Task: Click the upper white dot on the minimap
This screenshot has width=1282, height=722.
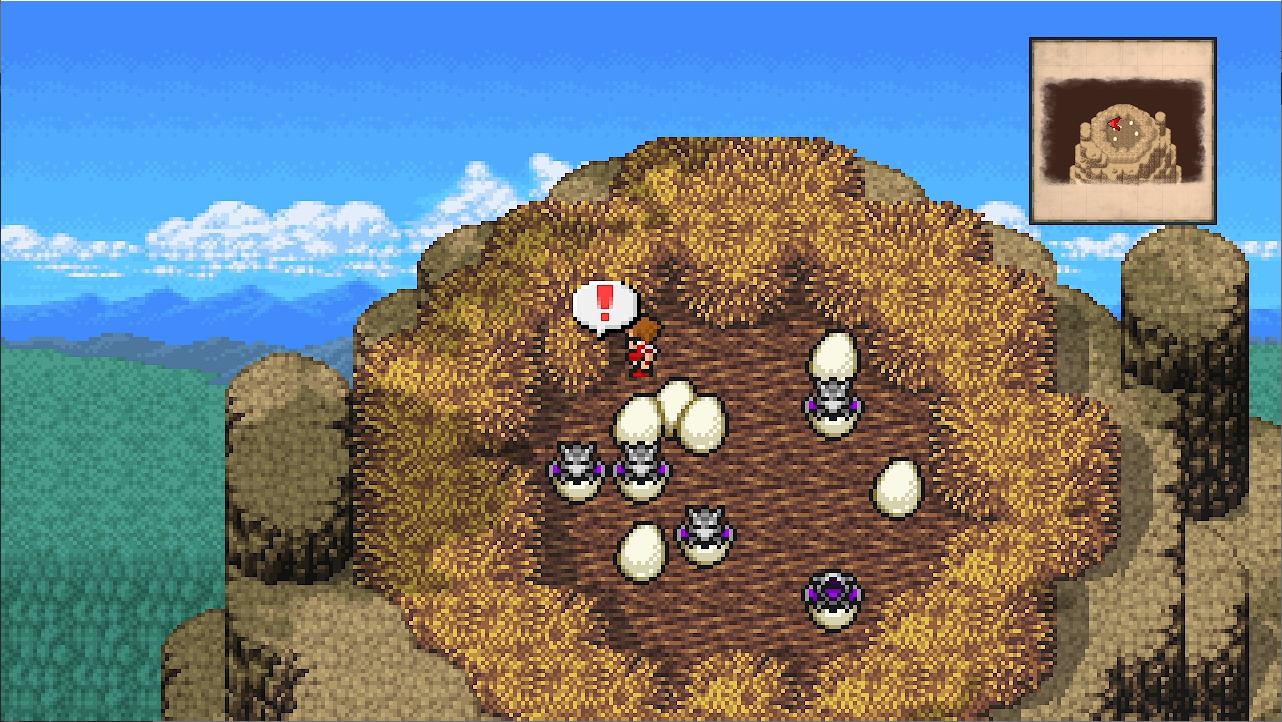Action: pos(1130,123)
